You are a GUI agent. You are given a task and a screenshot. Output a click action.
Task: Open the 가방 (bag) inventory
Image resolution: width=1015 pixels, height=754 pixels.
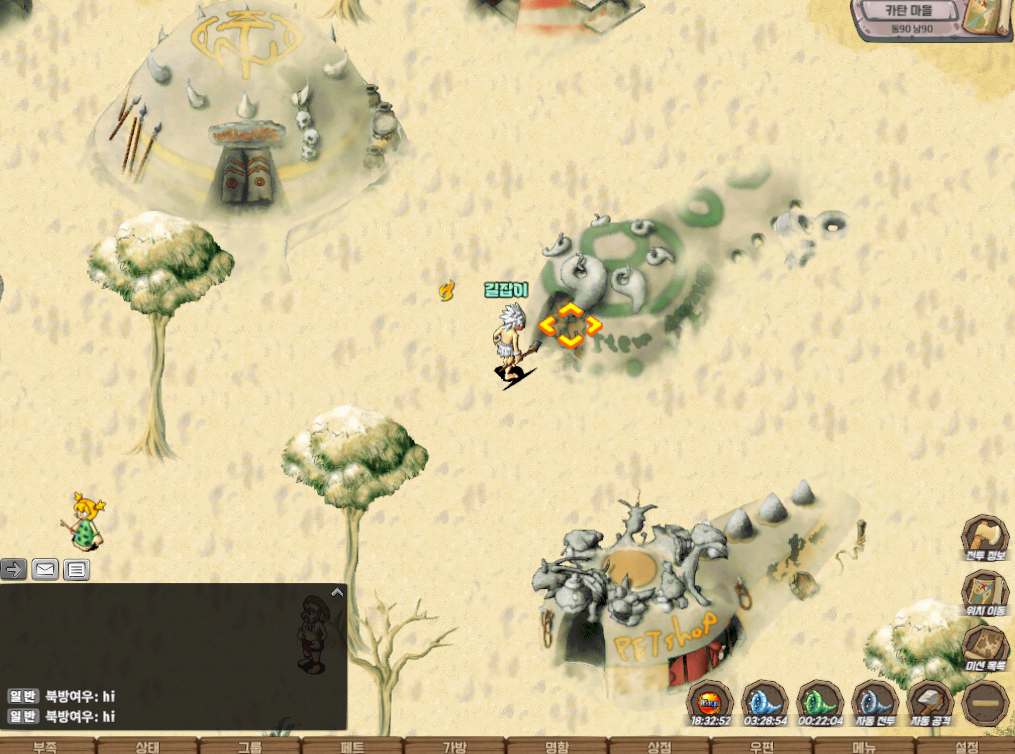[455, 746]
